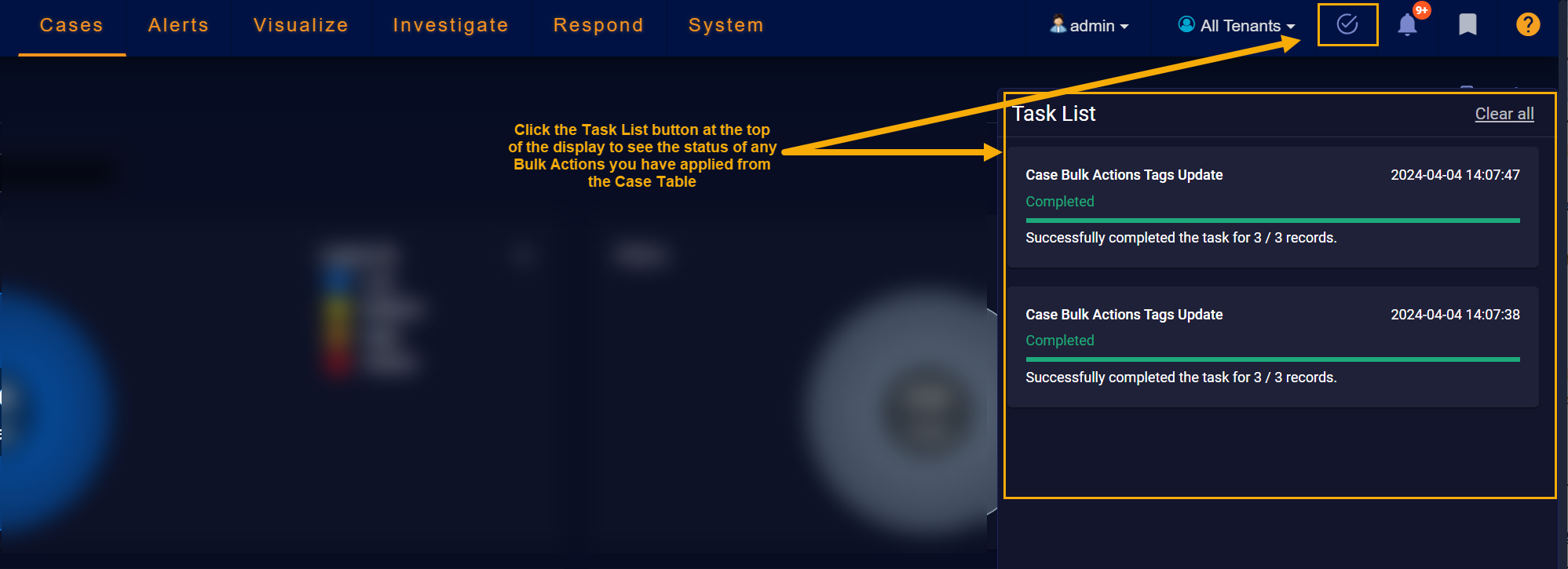Open the Cases tab
1568x569 pixels.
click(71, 26)
